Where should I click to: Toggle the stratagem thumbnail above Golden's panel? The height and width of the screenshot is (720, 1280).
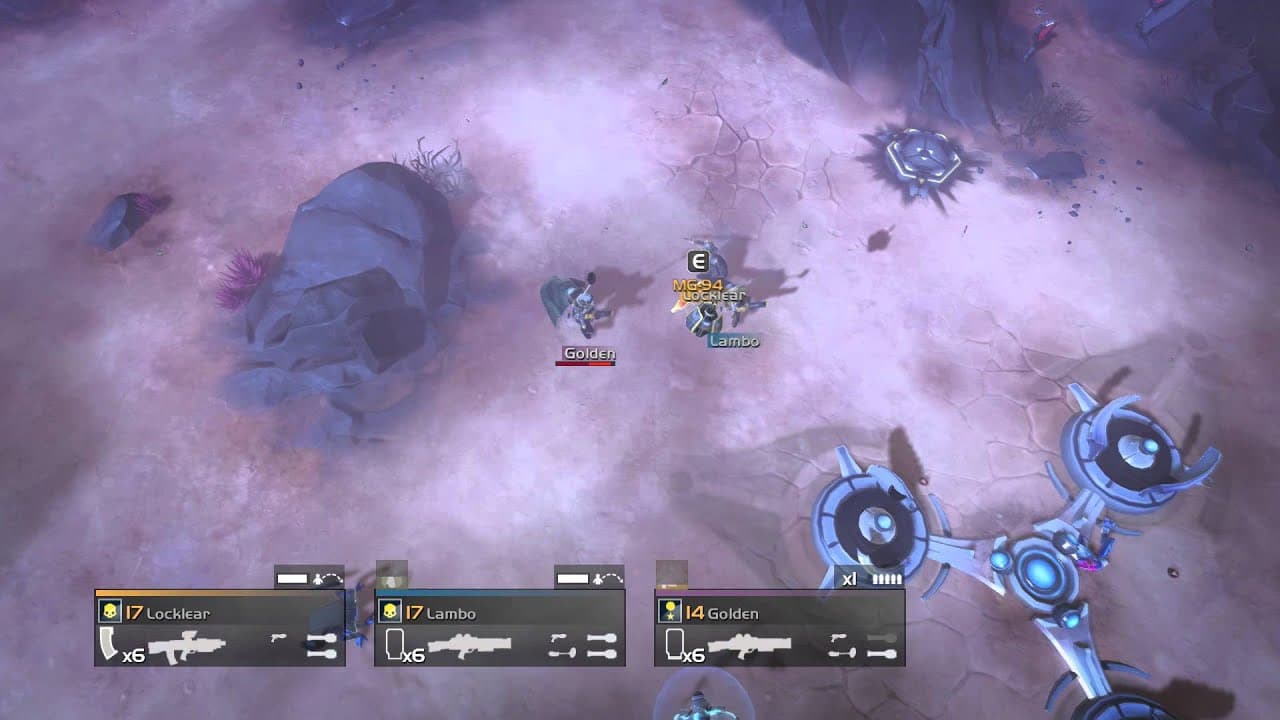pos(671,573)
